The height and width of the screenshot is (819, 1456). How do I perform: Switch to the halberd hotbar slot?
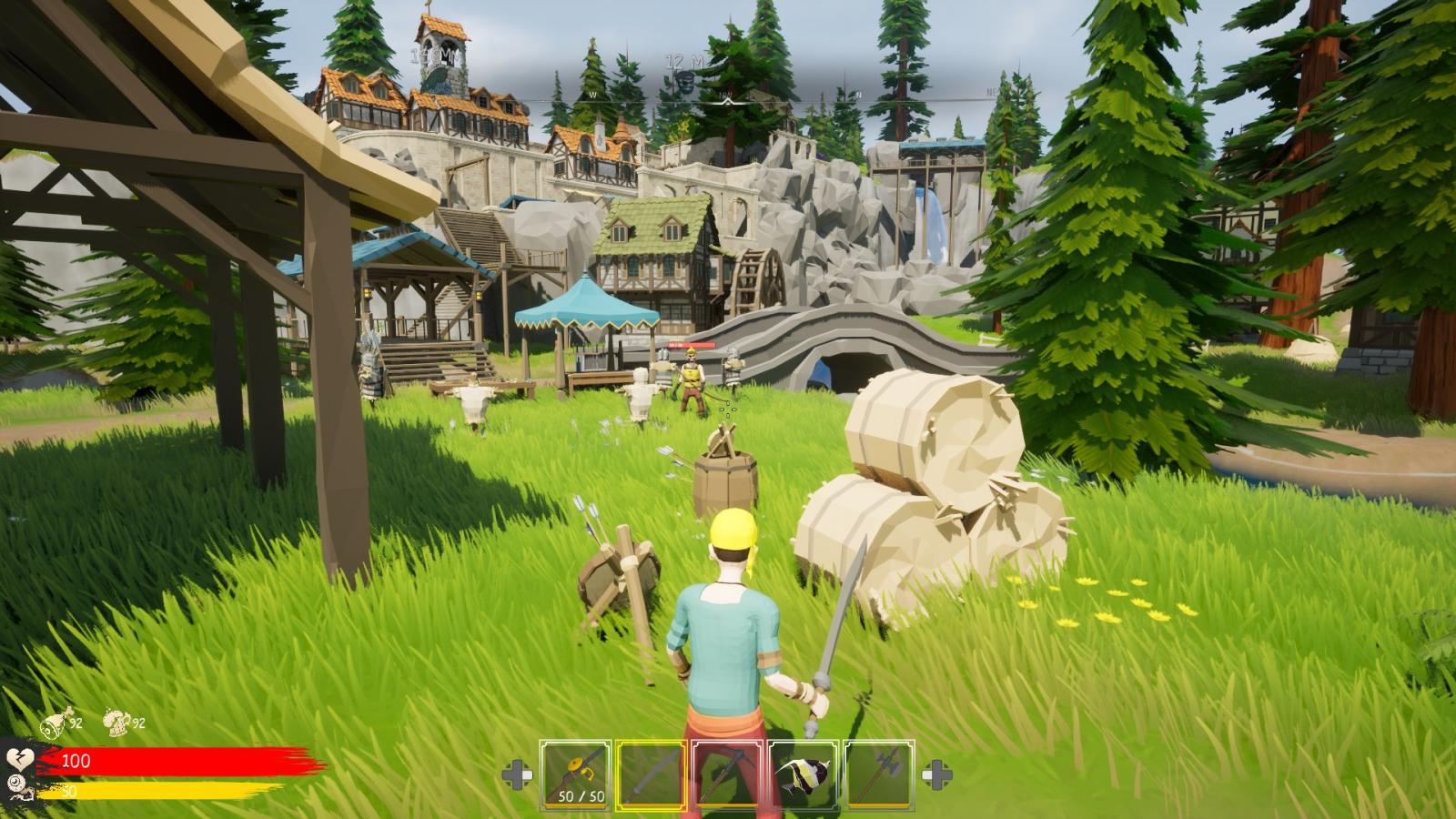879,773
